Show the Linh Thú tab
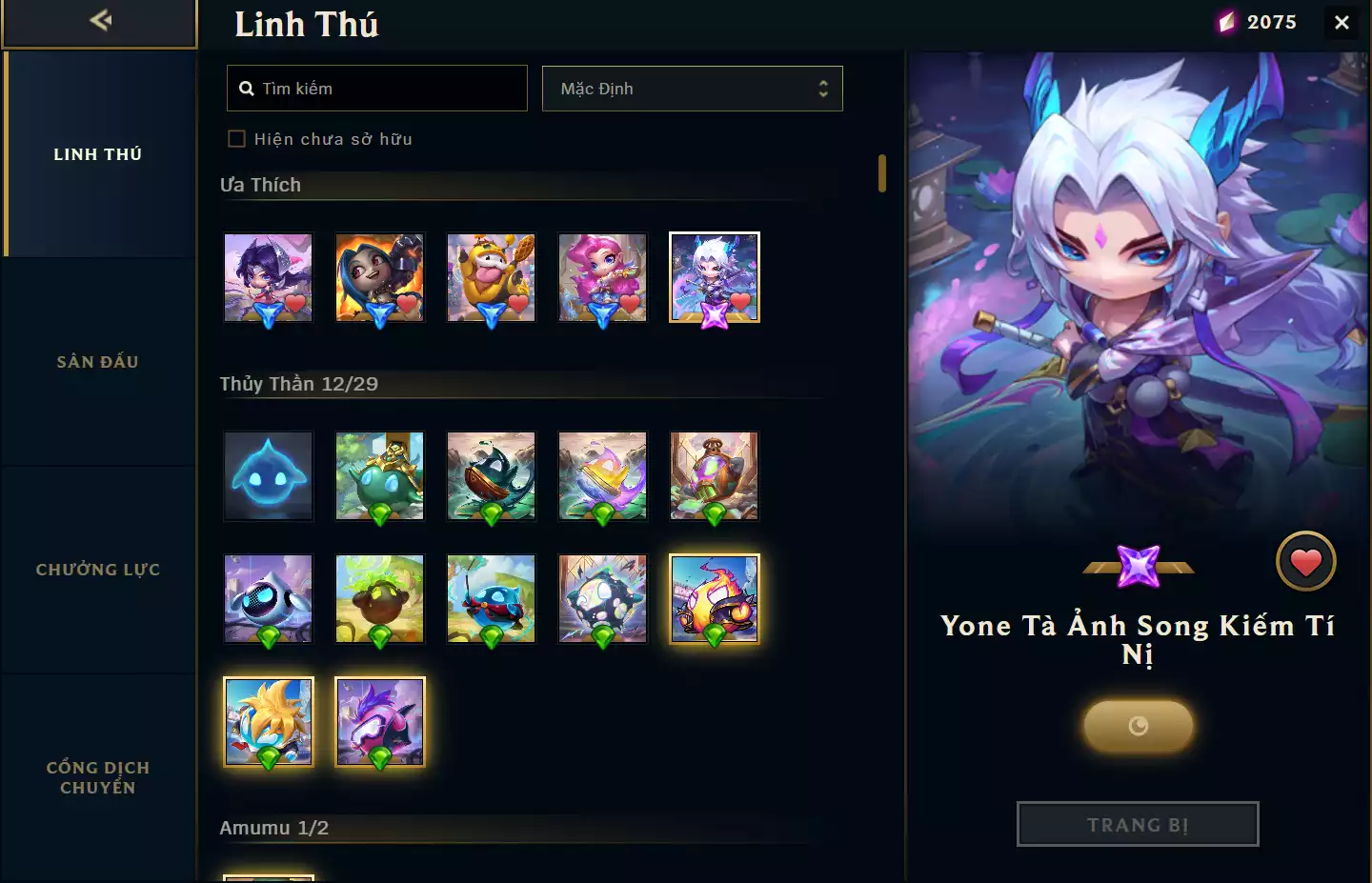1372x883 pixels. 98,154
